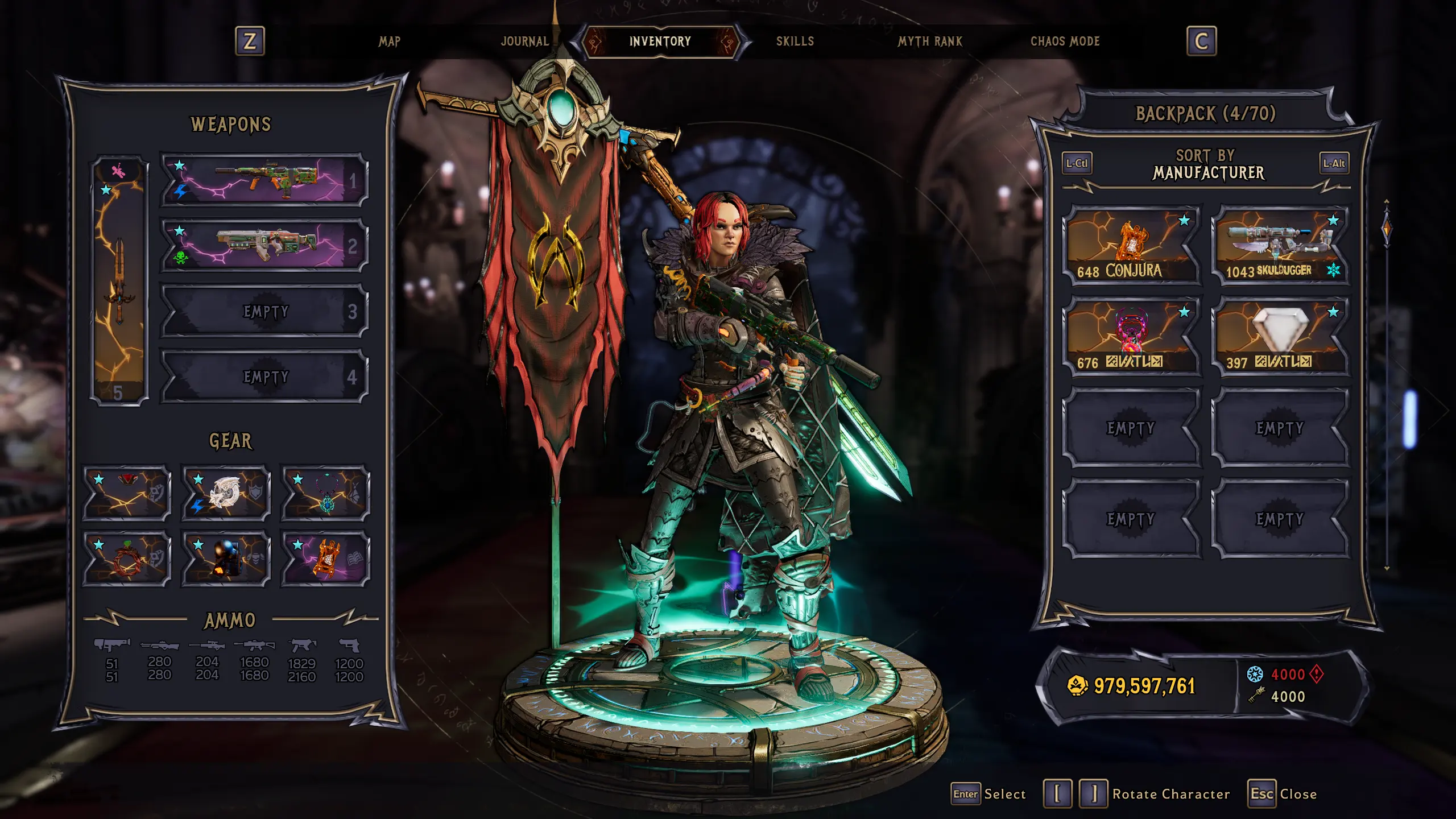1456x819 pixels.
Task: Select the 397 white gem backpack item
Action: pyautogui.click(x=1280, y=336)
